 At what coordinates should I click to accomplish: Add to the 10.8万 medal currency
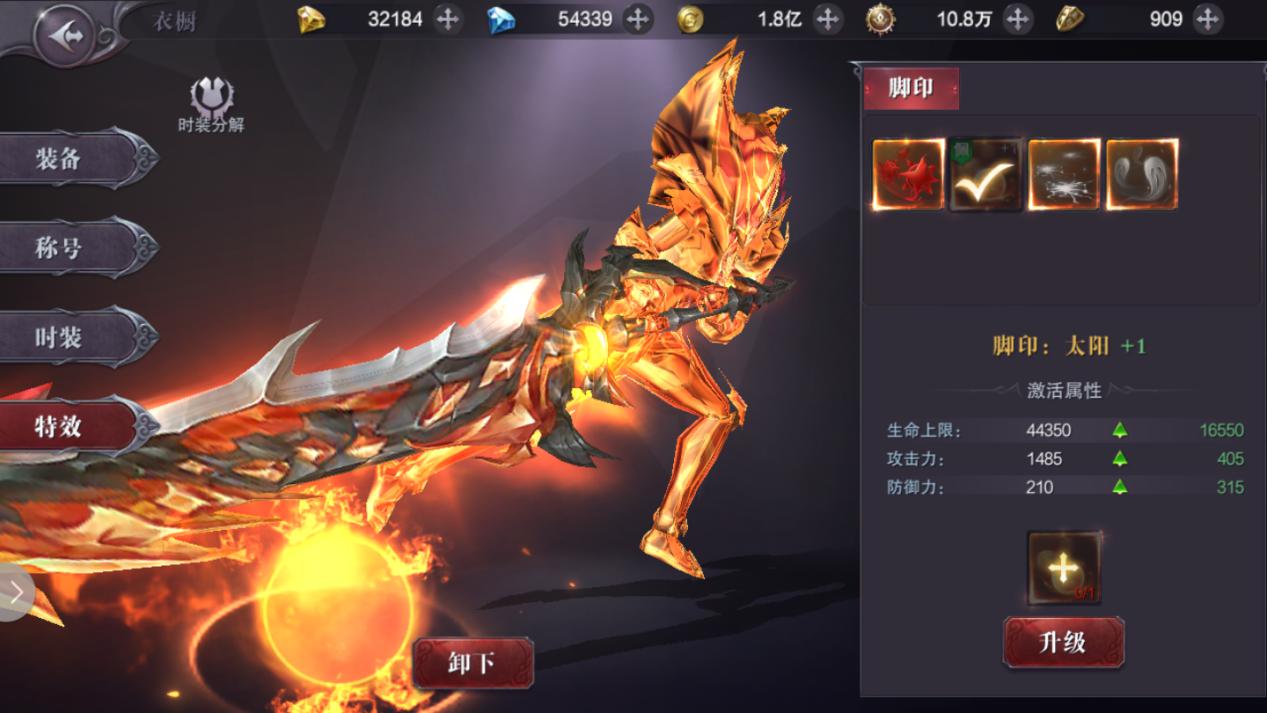click(x=1017, y=19)
